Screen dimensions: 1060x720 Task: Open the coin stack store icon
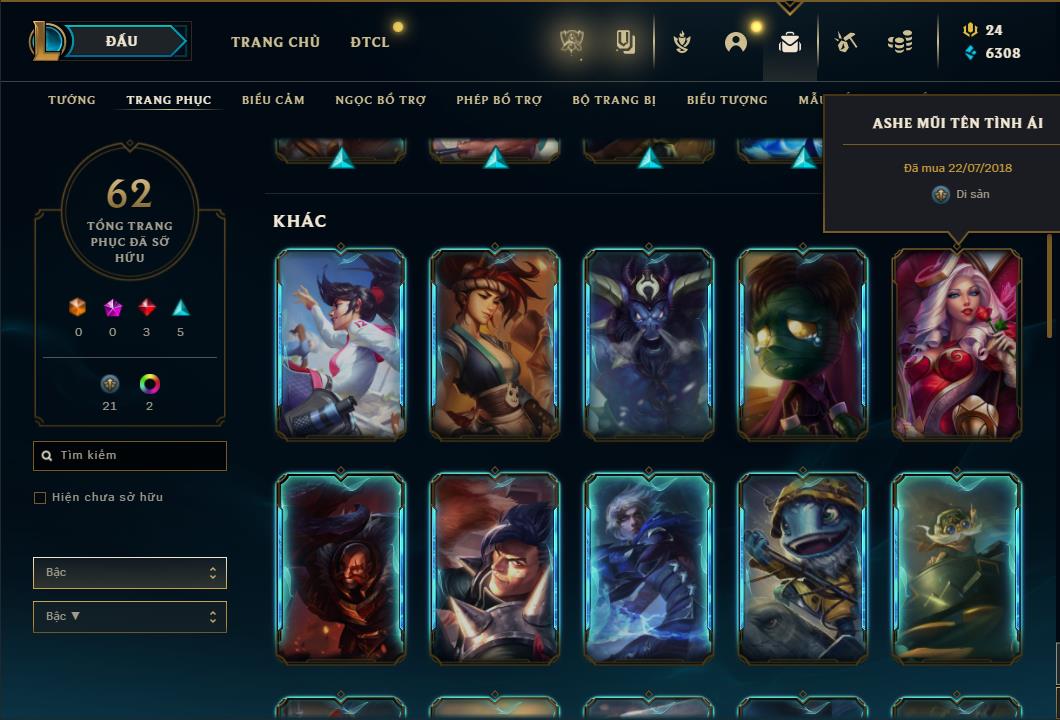[900, 42]
